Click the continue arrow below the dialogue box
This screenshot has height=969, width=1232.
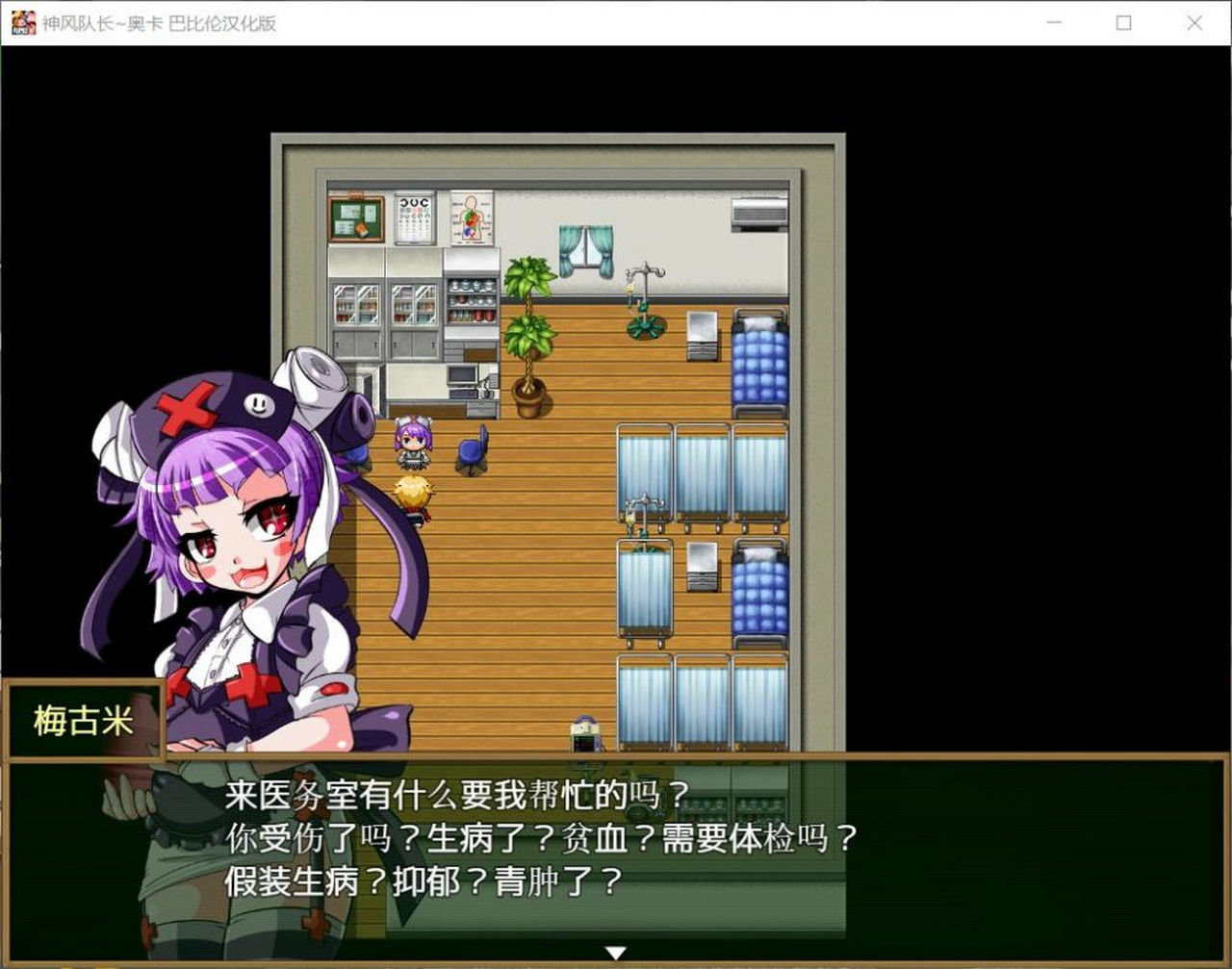click(615, 953)
